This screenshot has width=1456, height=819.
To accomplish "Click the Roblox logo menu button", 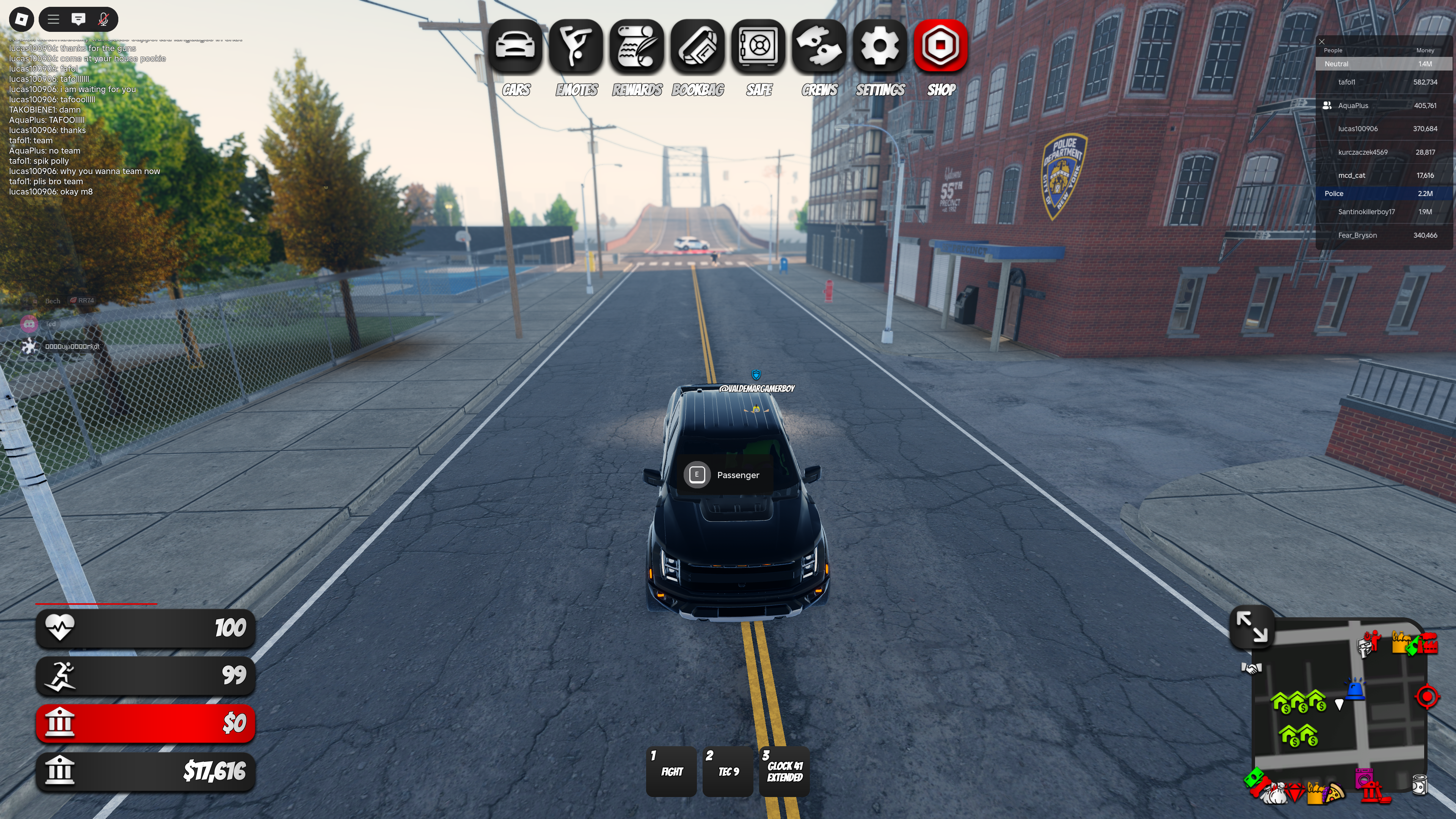I will point(22,19).
